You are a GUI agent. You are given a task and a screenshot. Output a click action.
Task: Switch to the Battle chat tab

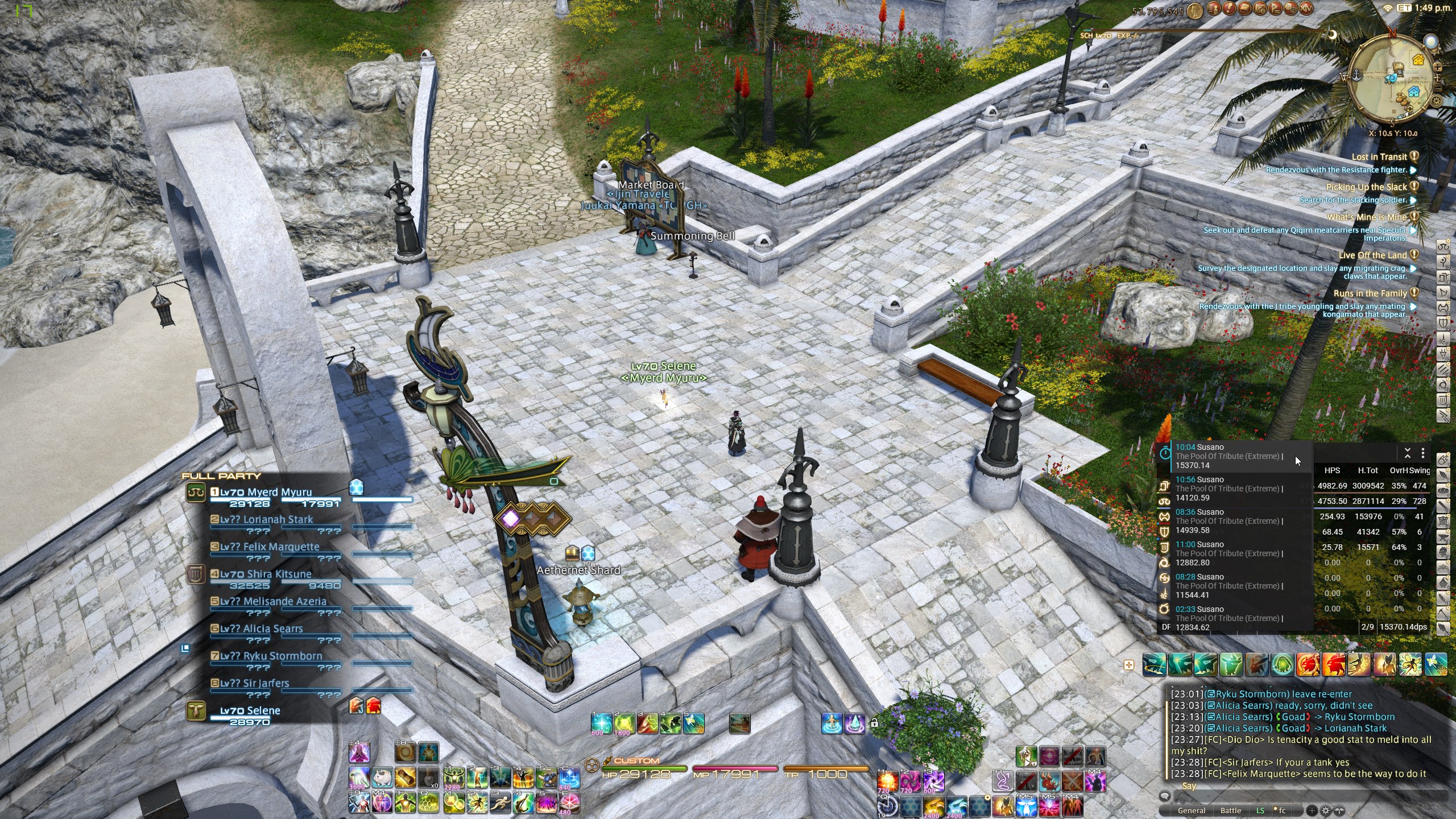click(1230, 810)
